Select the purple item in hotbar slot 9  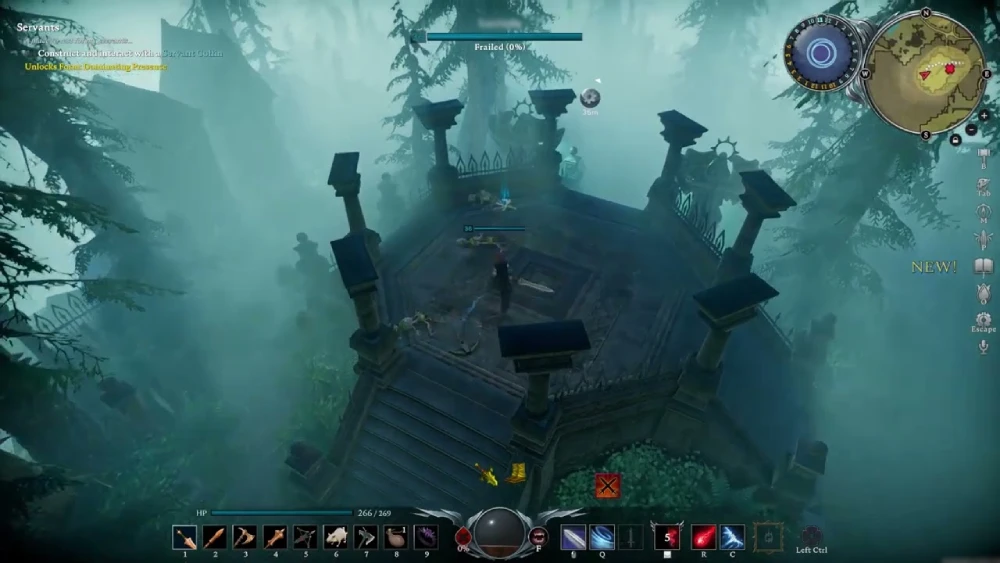[426, 538]
